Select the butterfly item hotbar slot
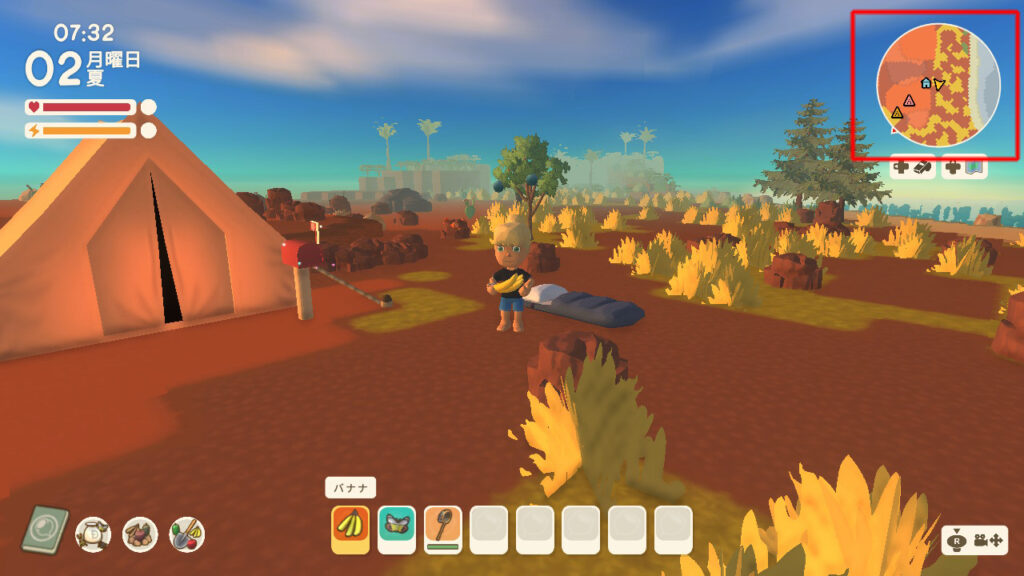Image resolution: width=1024 pixels, height=576 pixels. click(x=397, y=529)
